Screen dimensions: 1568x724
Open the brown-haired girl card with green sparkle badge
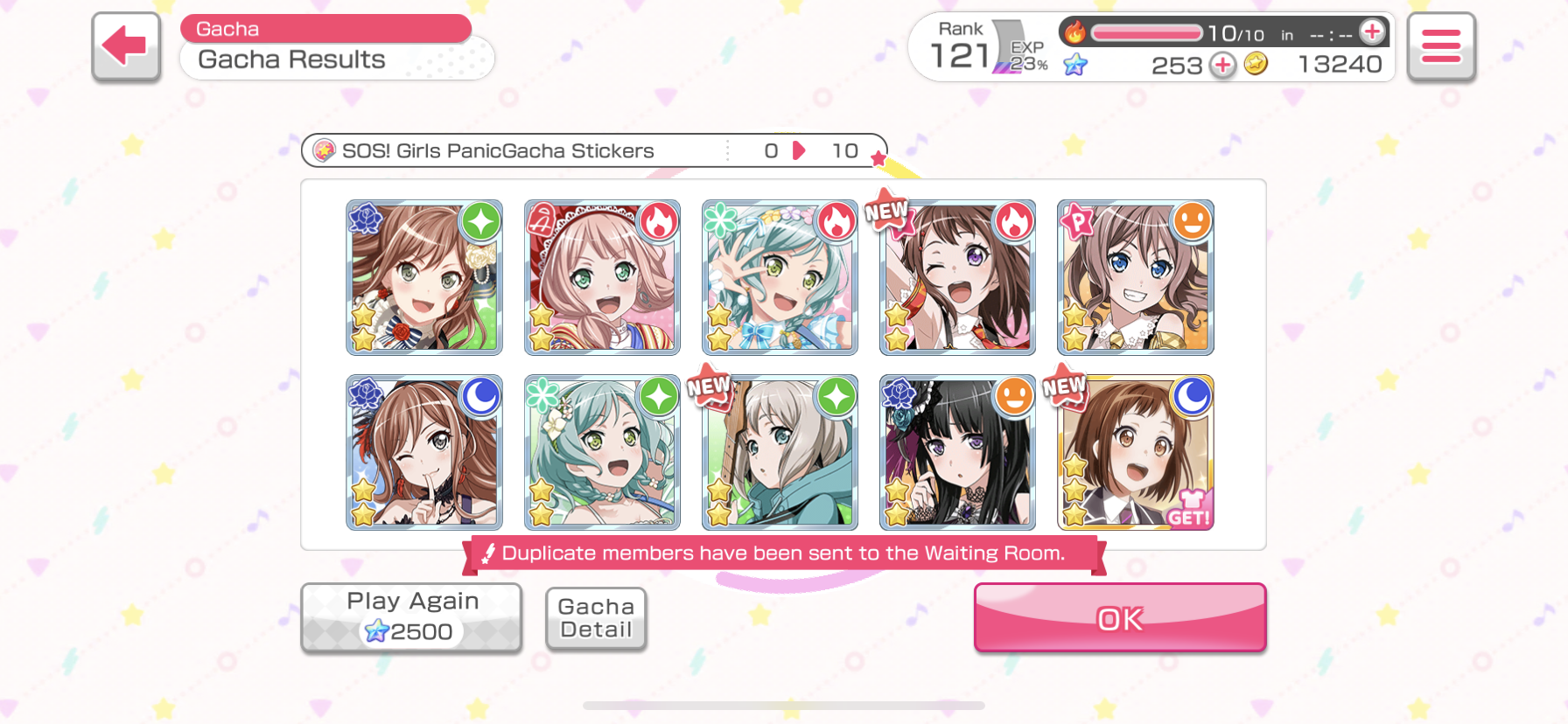coord(424,277)
